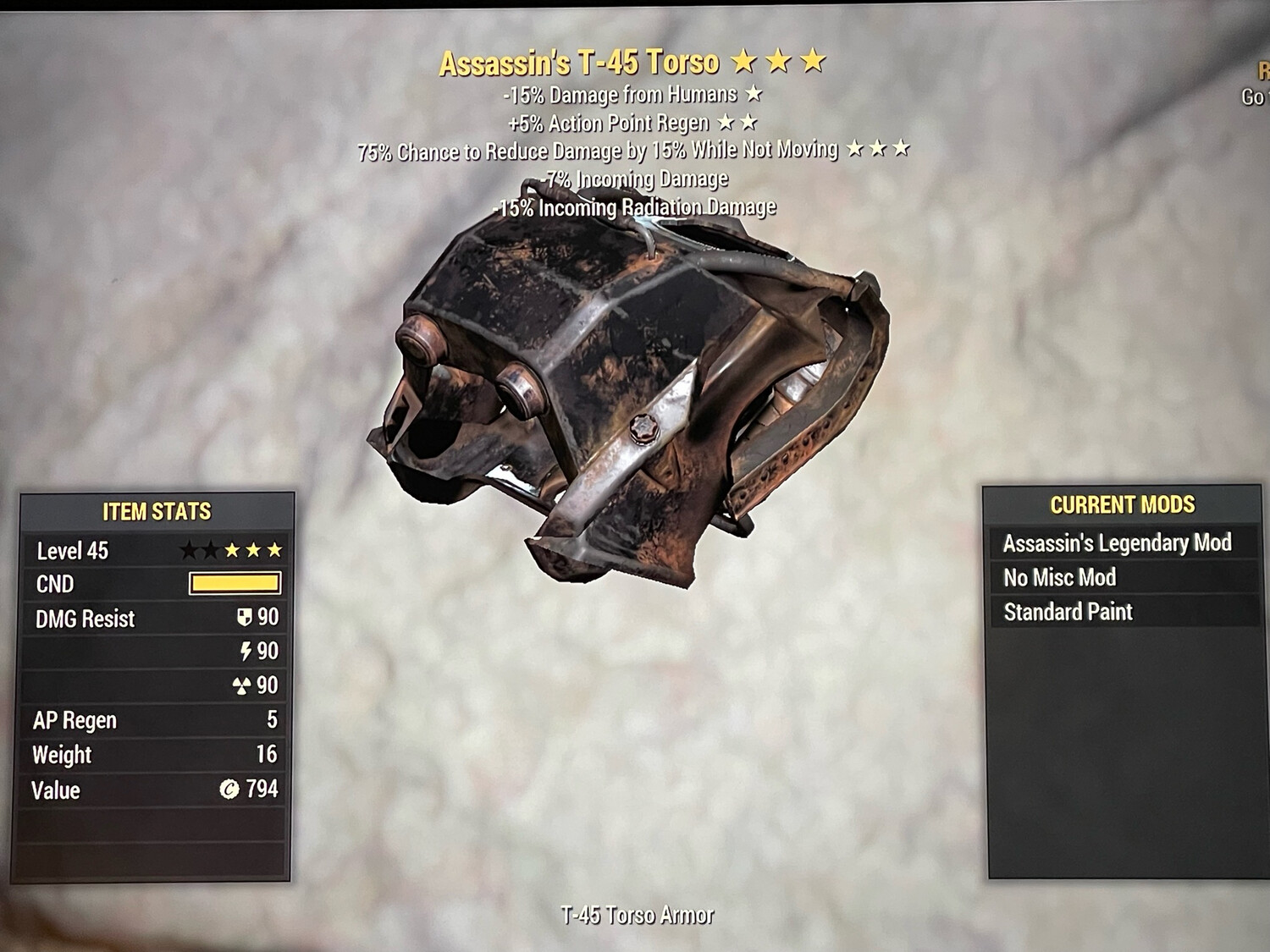The height and width of the screenshot is (952, 1270).
Task: Toggle No Misc Mod in Current Mods
Action: tap(1060, 577)
